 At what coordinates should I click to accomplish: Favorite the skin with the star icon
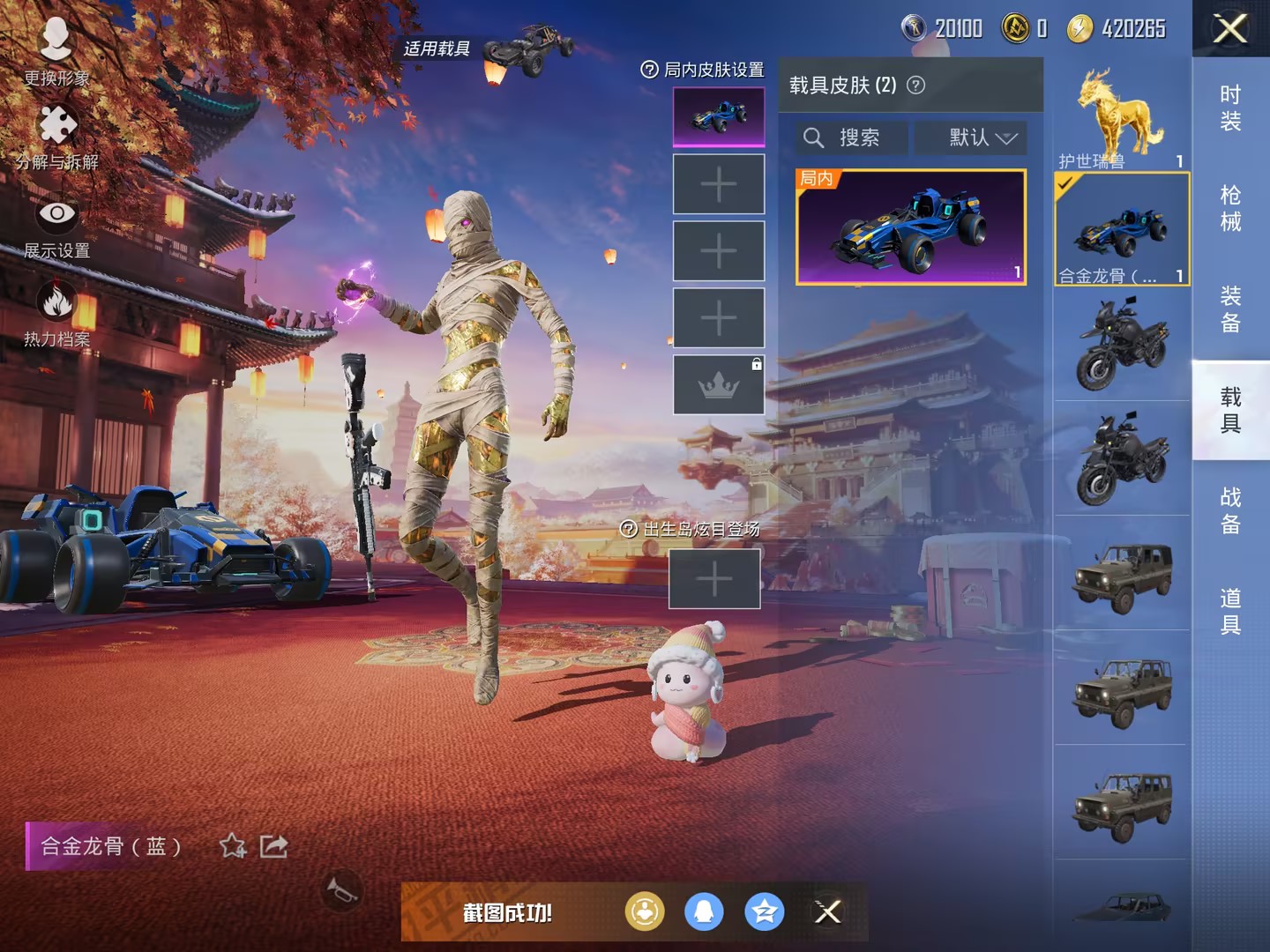point(233,846)
